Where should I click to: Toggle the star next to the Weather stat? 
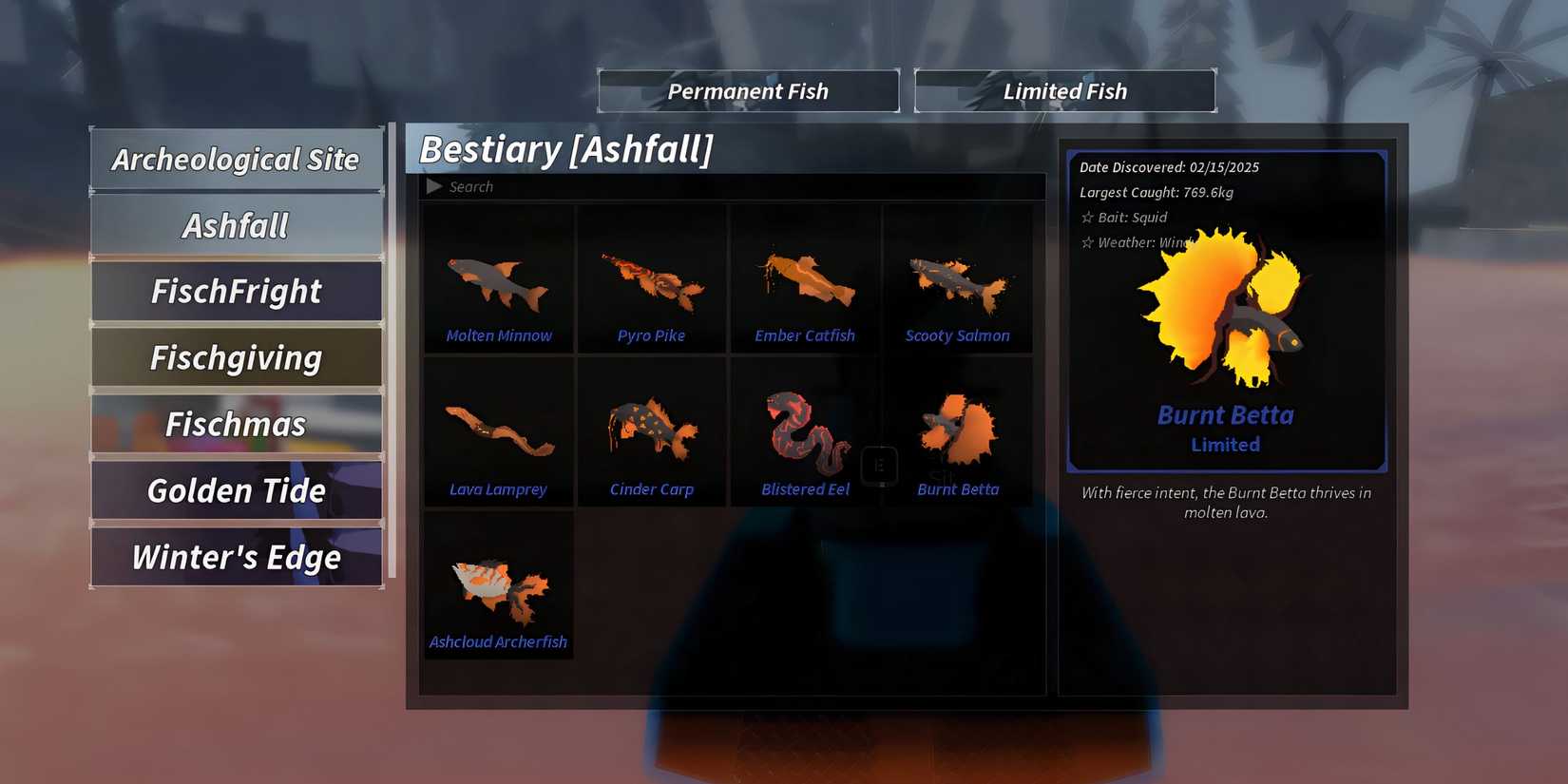(x=1089, y=242)
